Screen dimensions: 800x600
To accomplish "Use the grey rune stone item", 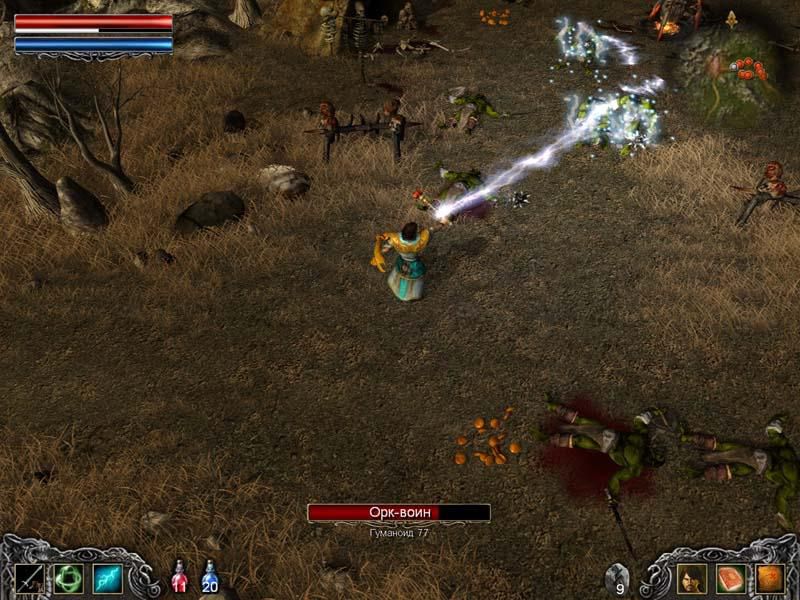I will click(618, 576).
